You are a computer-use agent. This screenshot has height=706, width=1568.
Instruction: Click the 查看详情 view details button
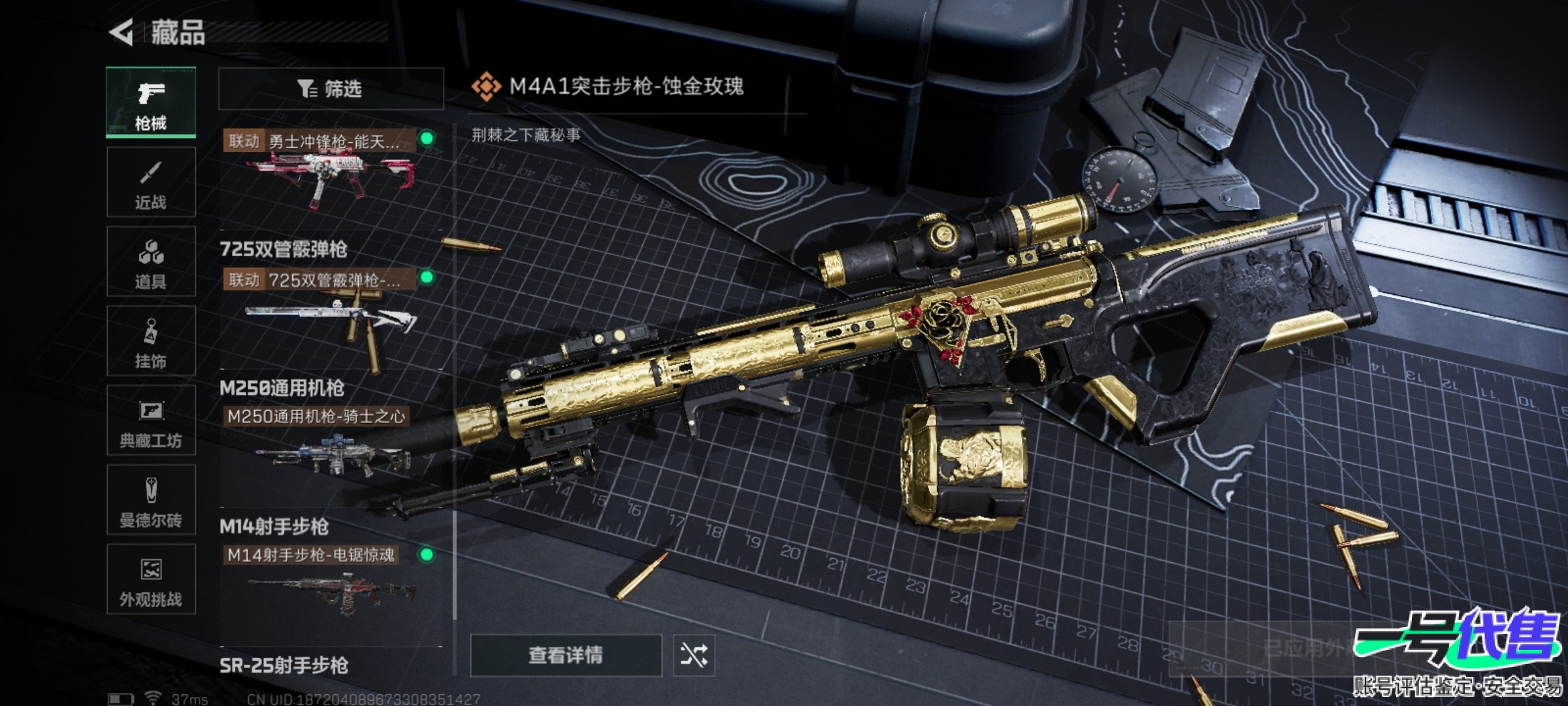[566, 655]
